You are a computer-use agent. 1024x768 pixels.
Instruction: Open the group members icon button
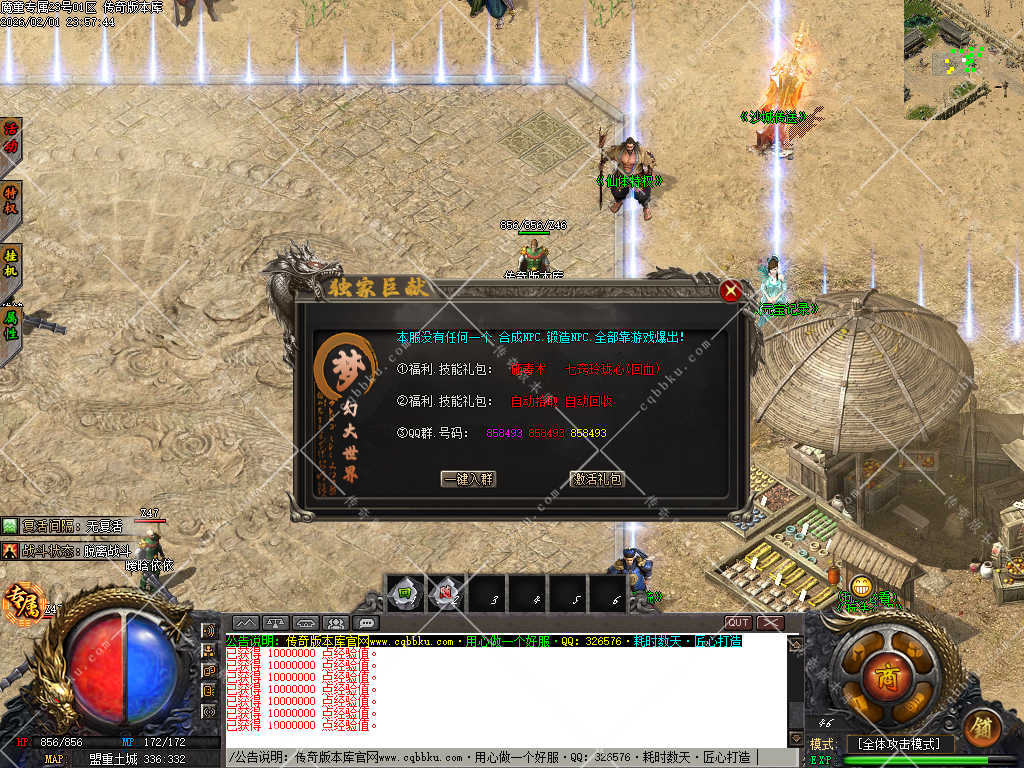pyautogui.click(x=336, y=623)
